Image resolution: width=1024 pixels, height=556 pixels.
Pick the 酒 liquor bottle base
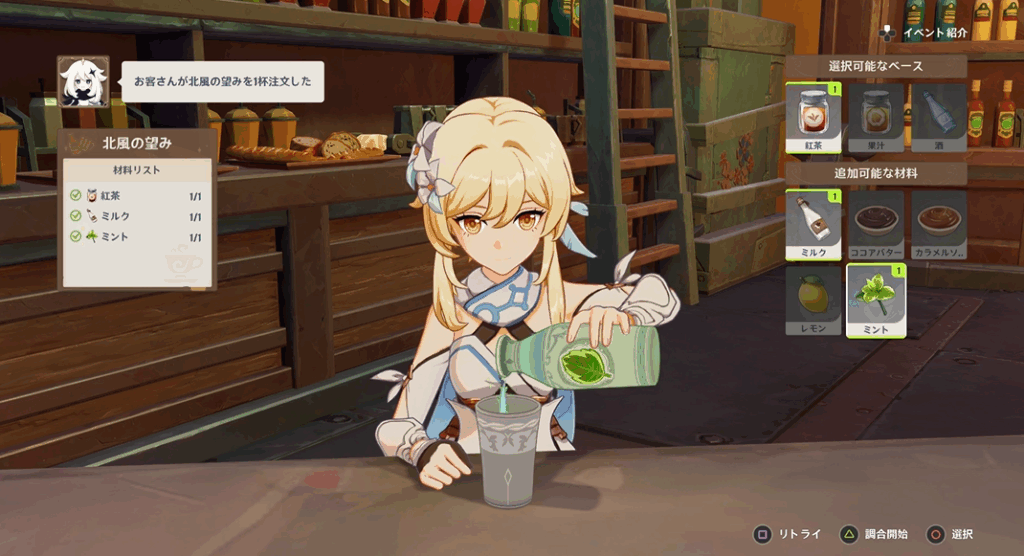pos(938,117)
